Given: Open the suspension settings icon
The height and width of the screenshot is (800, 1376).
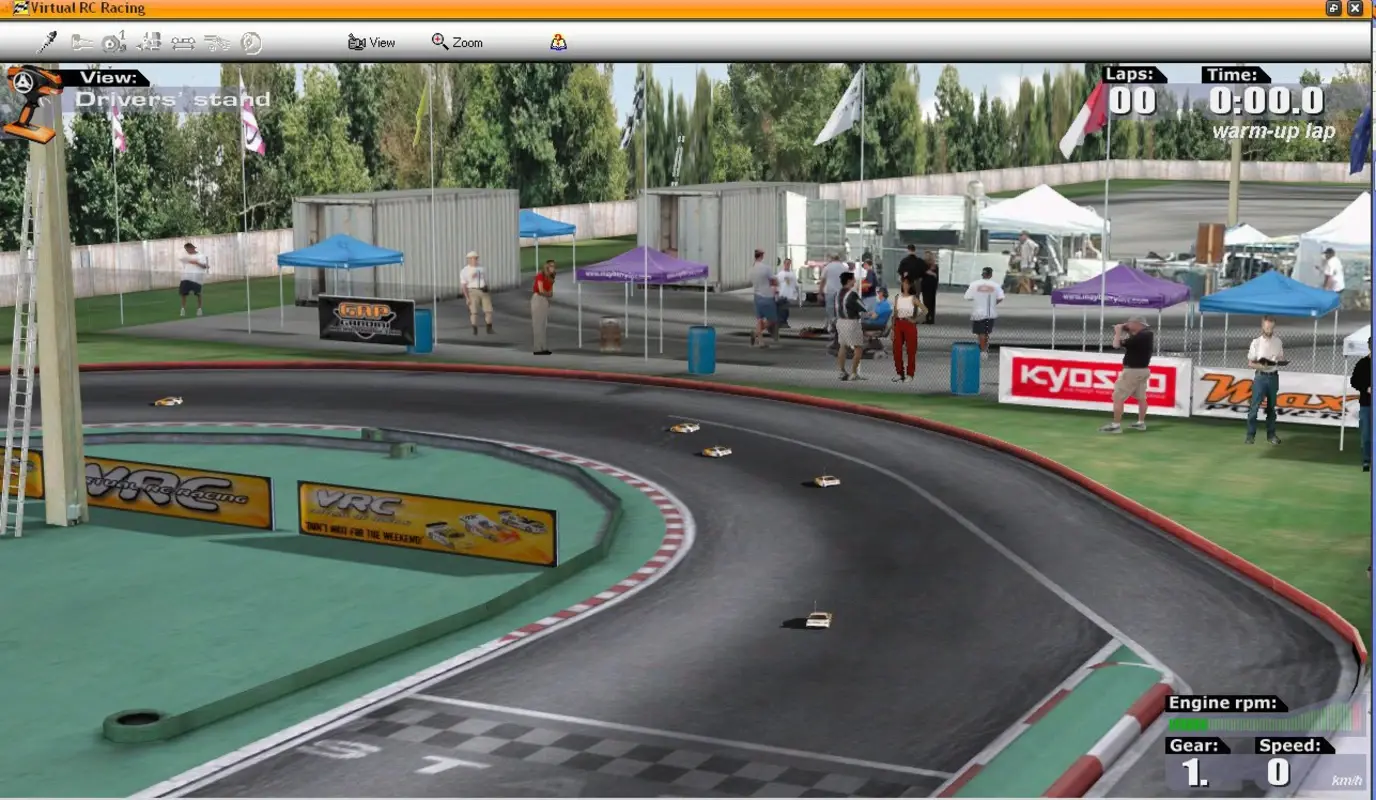Looking at the screenshot, I should [150, 43].
